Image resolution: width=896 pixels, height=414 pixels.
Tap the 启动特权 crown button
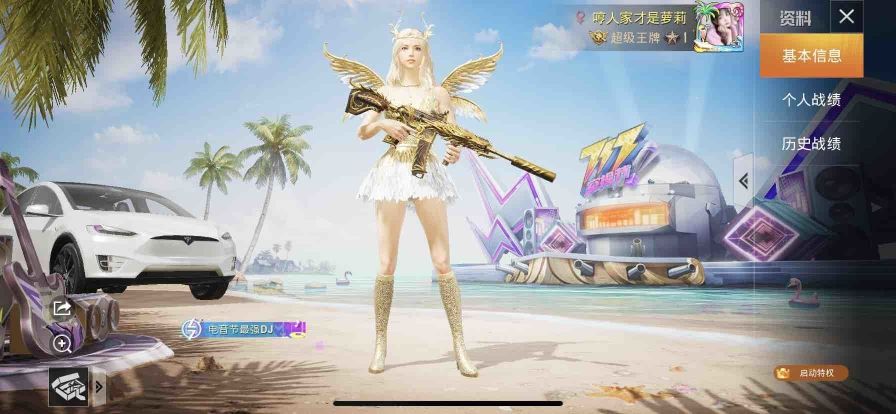[811, 373]
